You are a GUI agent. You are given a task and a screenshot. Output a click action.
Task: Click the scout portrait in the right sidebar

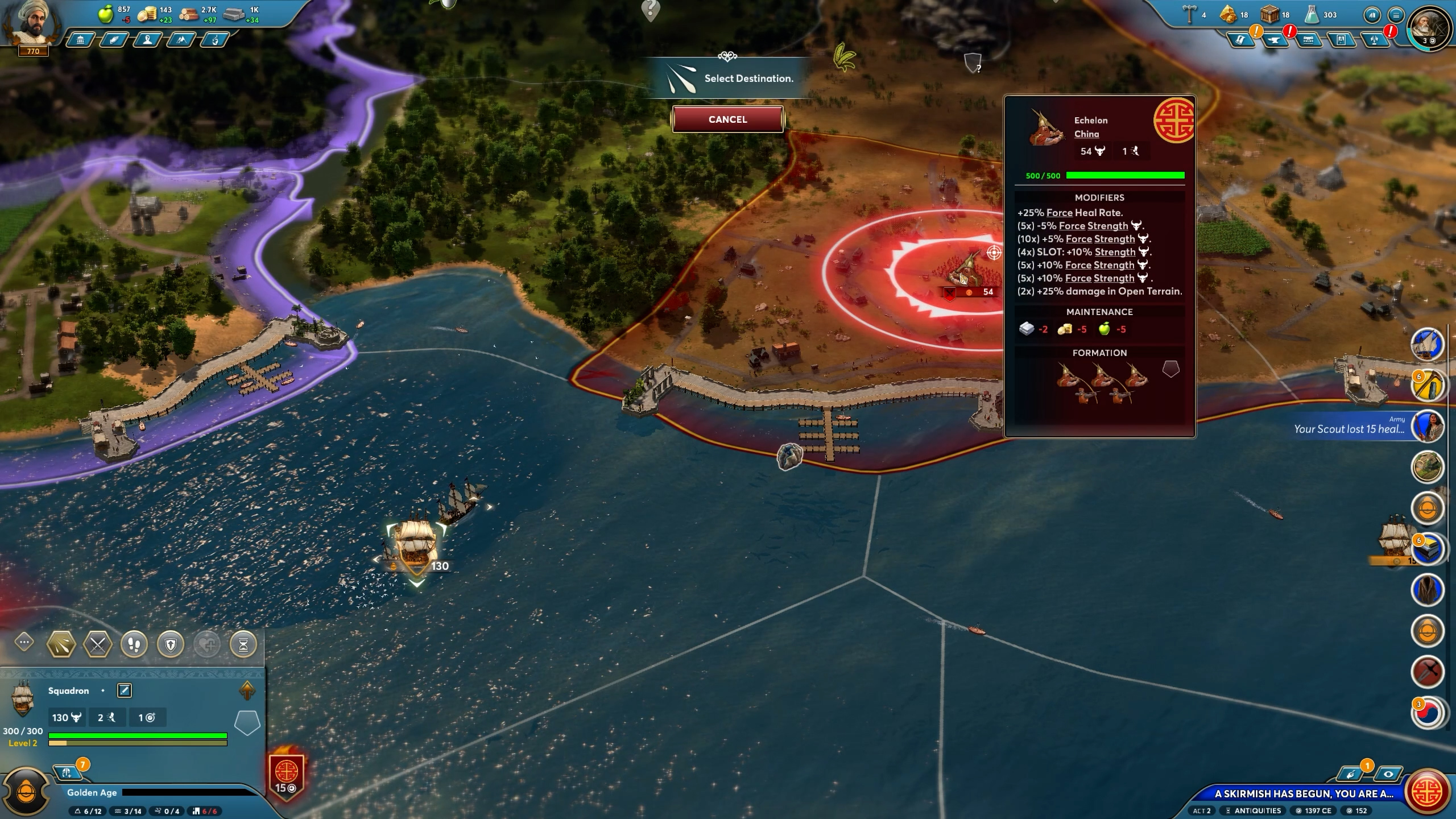[x=1429, y=427]
